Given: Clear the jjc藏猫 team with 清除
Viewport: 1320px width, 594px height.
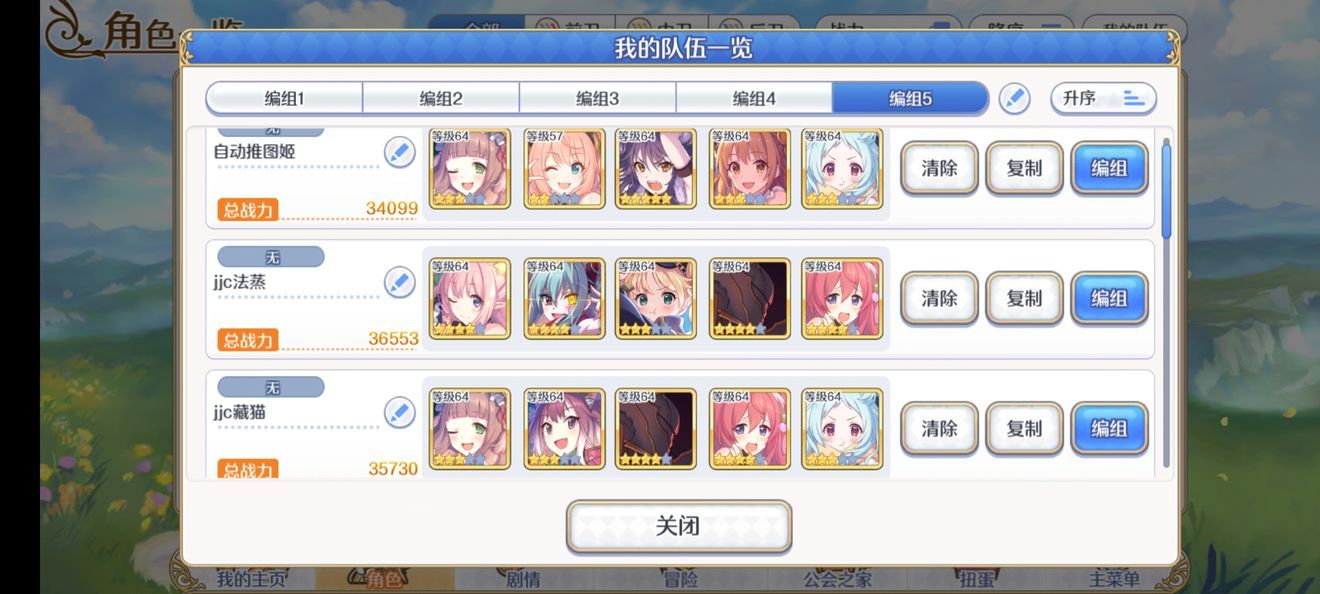Looking at the screenshot, I should pos(939,428).
